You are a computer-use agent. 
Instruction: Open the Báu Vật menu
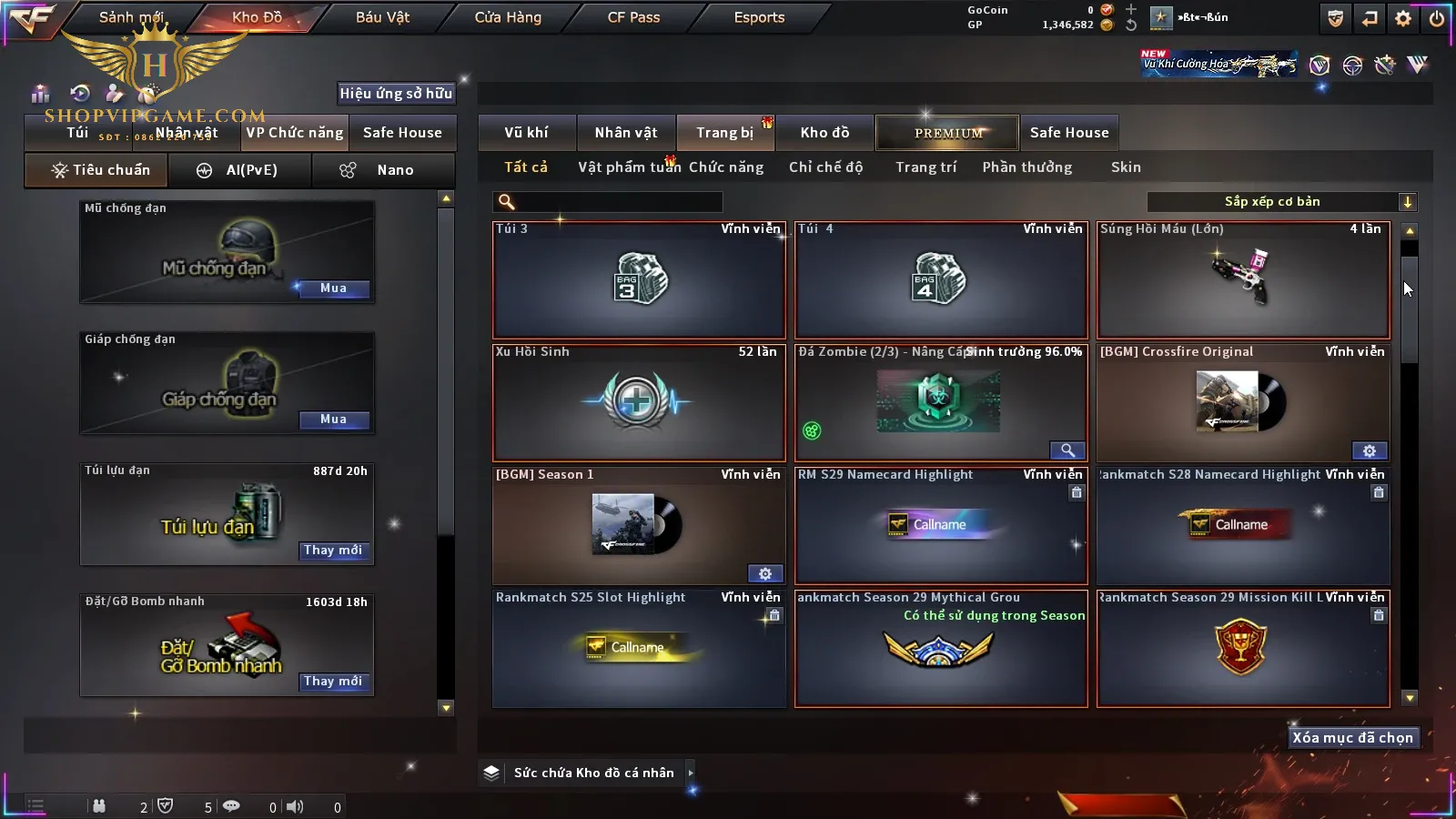click(x=382, y=17)
